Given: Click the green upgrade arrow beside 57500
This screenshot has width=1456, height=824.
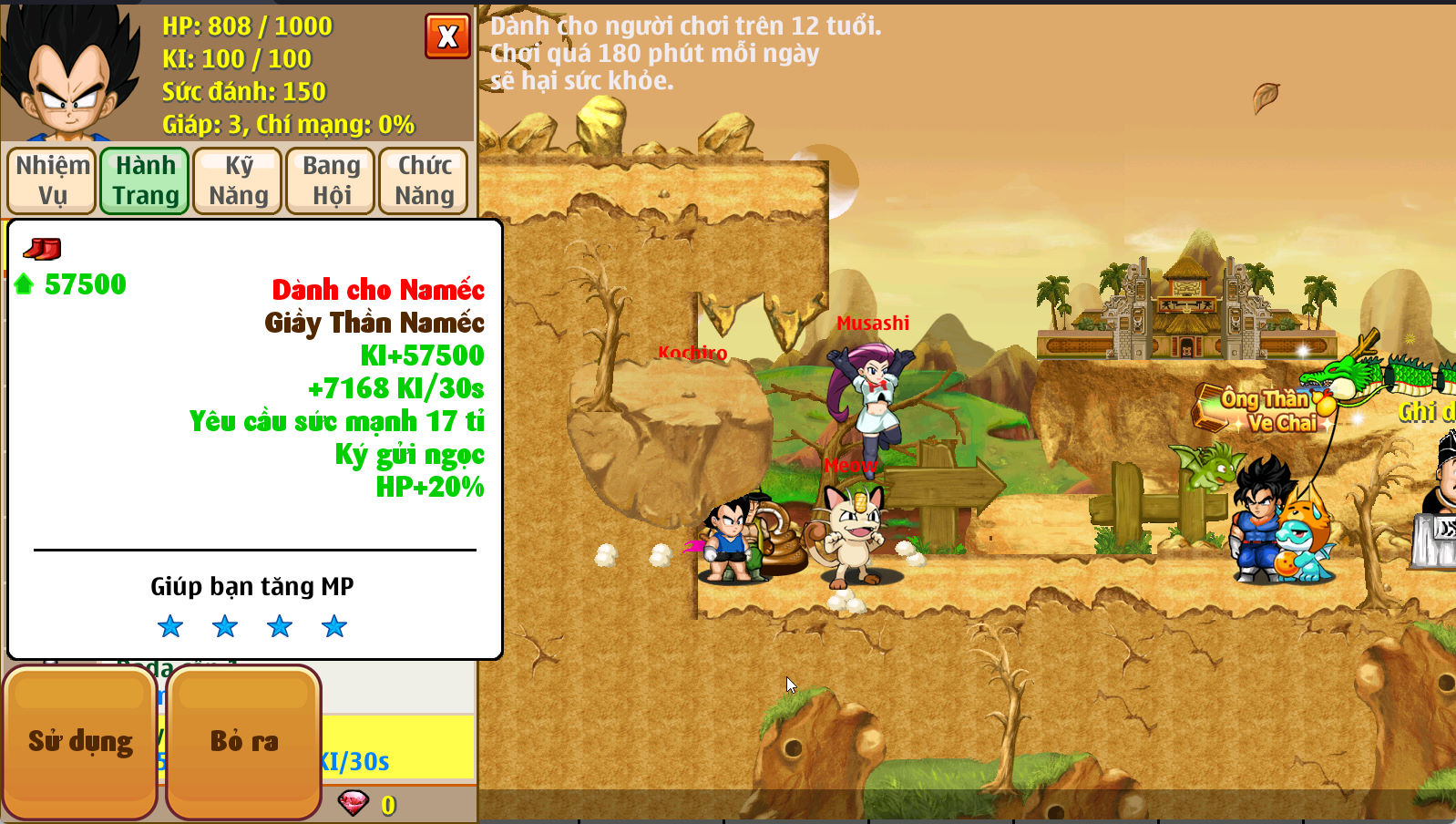Looking at the screenshot, I should [24, 283].
